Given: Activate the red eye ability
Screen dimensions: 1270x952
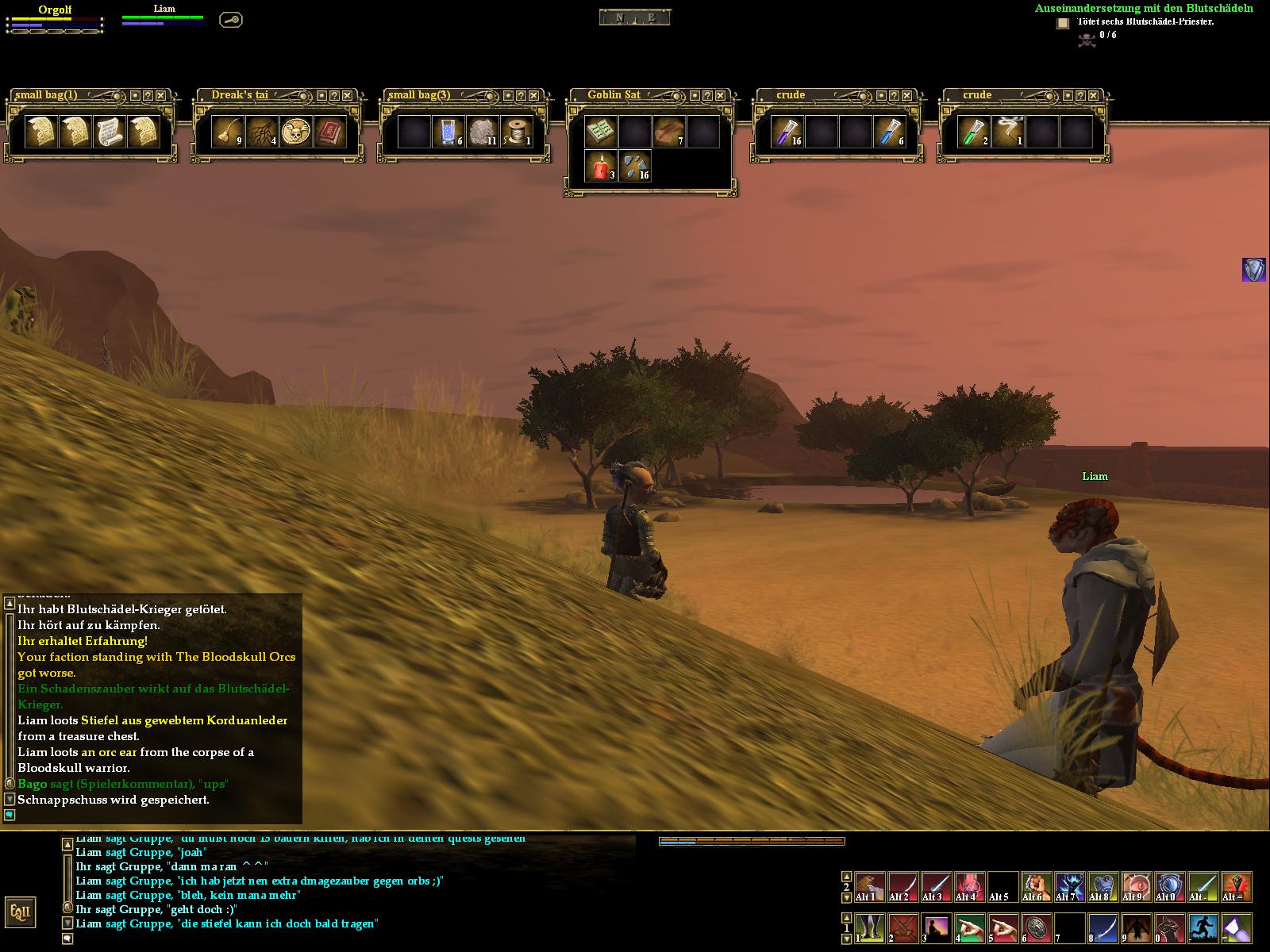Looking at the screenshot, I should click(1137, 887).
